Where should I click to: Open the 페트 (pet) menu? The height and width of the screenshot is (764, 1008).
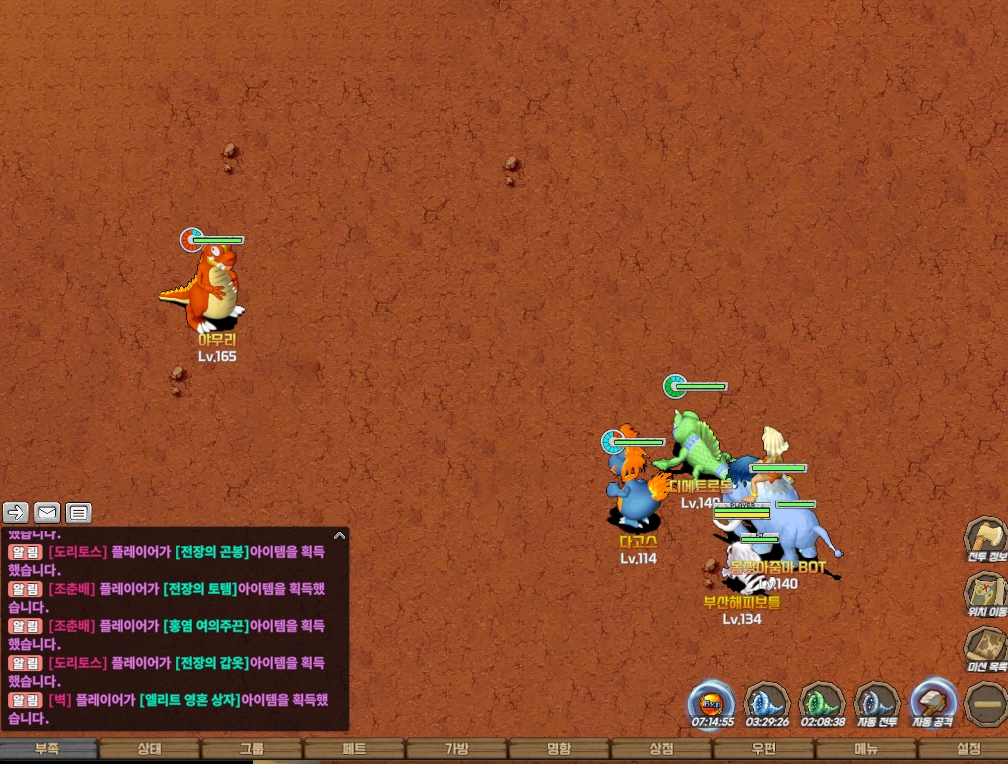(354, 749)
